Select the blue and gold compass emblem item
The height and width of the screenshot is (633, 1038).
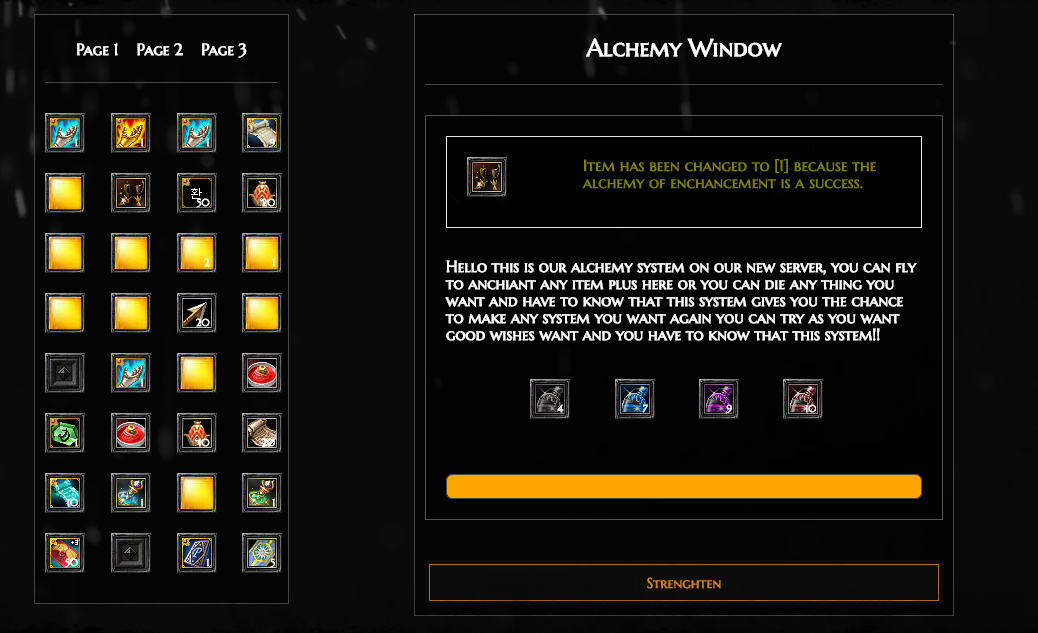pyautogui.click(x=261, y=553)
